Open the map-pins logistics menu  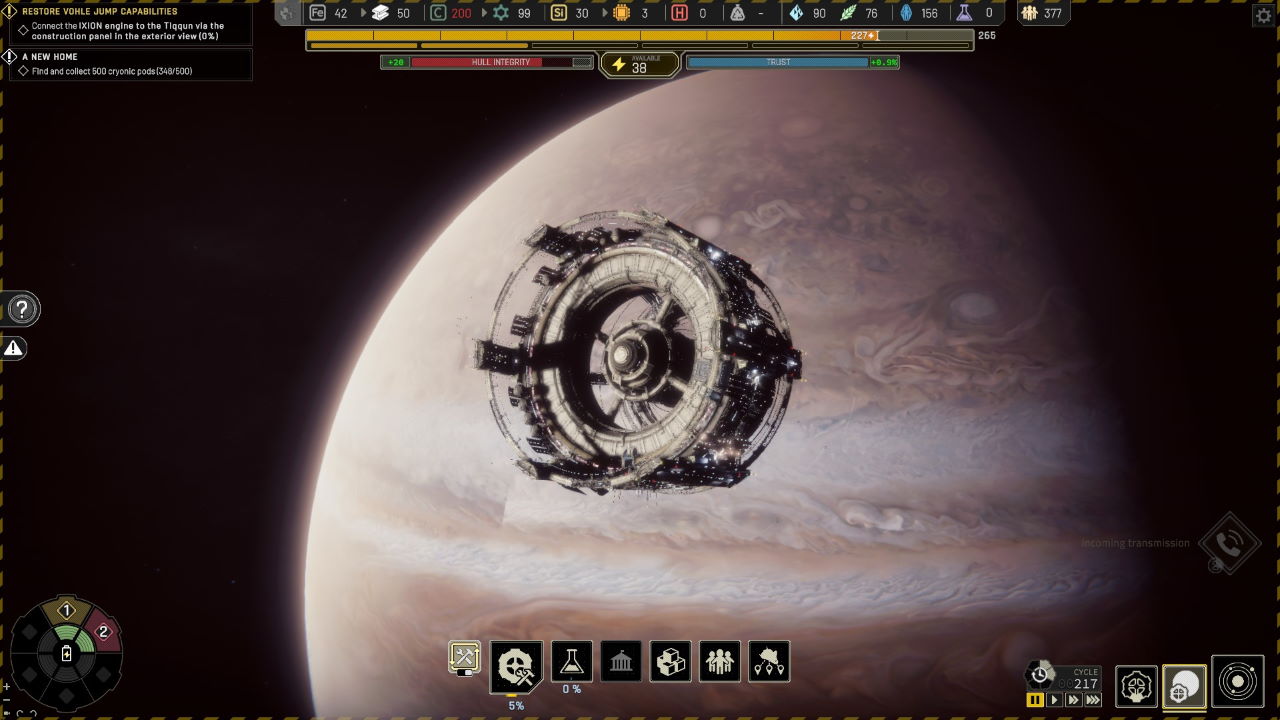click(769, 661)
